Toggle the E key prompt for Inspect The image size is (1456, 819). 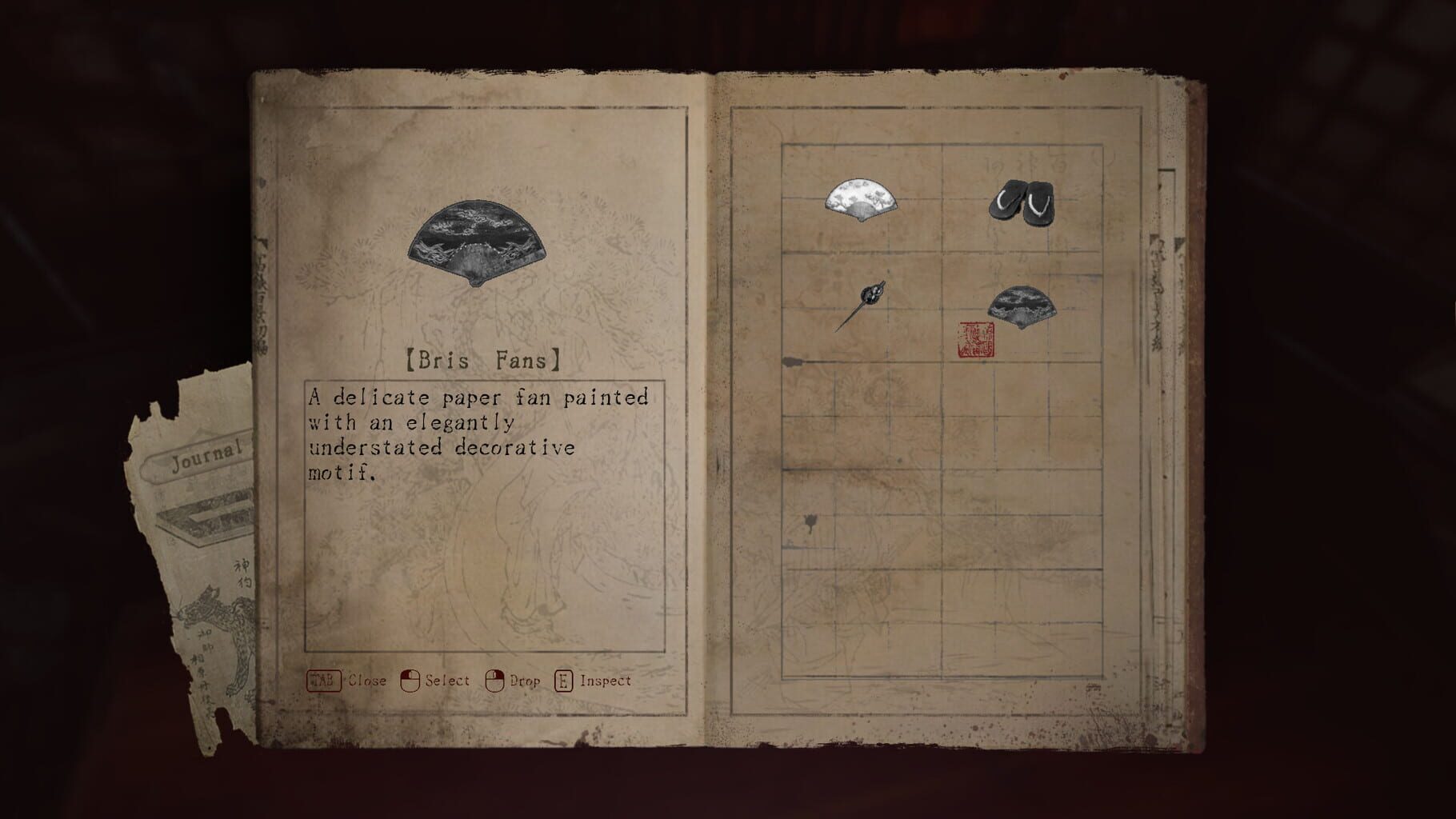click(565, 680)
